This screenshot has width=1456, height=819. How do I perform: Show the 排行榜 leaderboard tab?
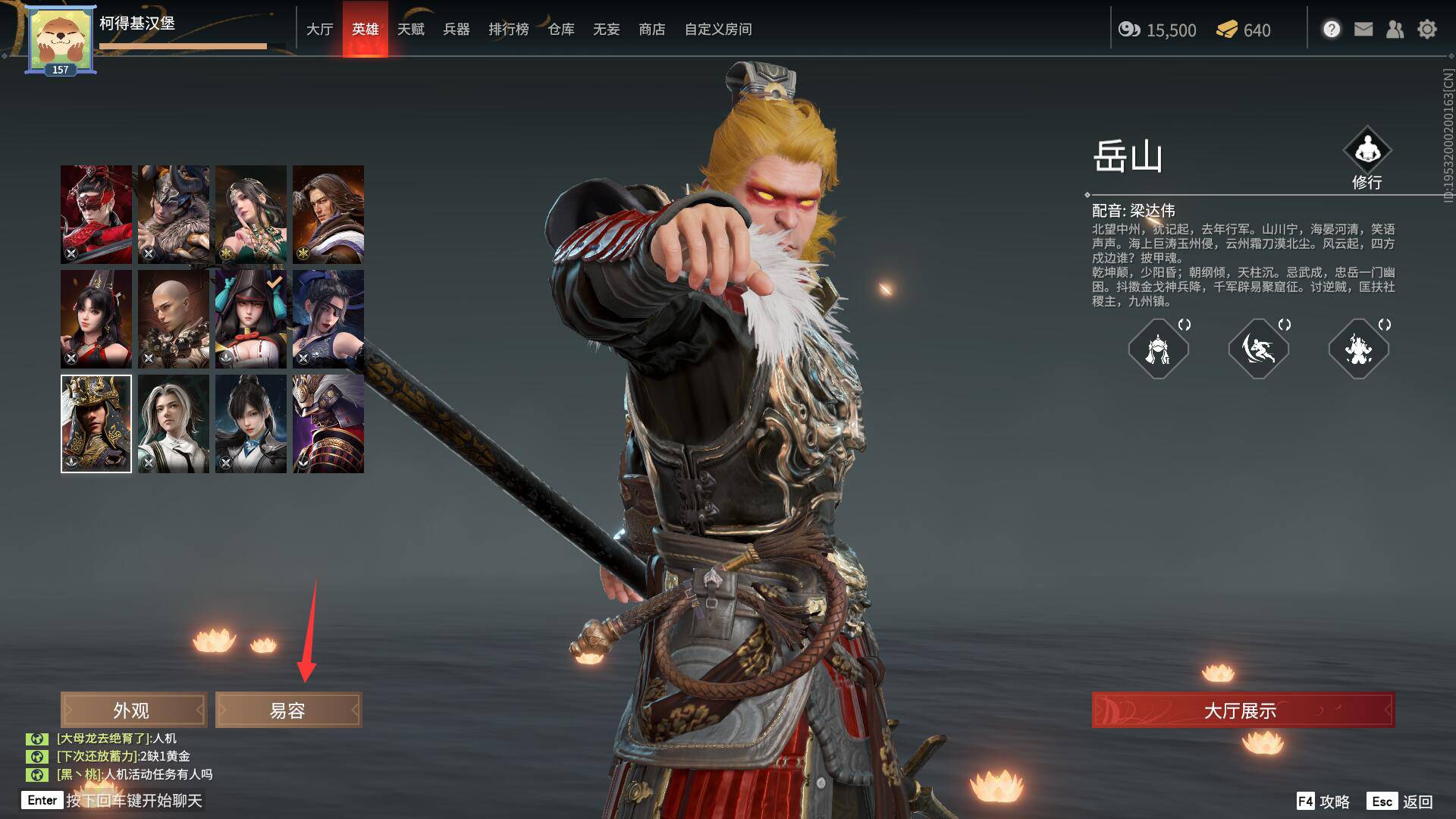(x=508, y=30)
